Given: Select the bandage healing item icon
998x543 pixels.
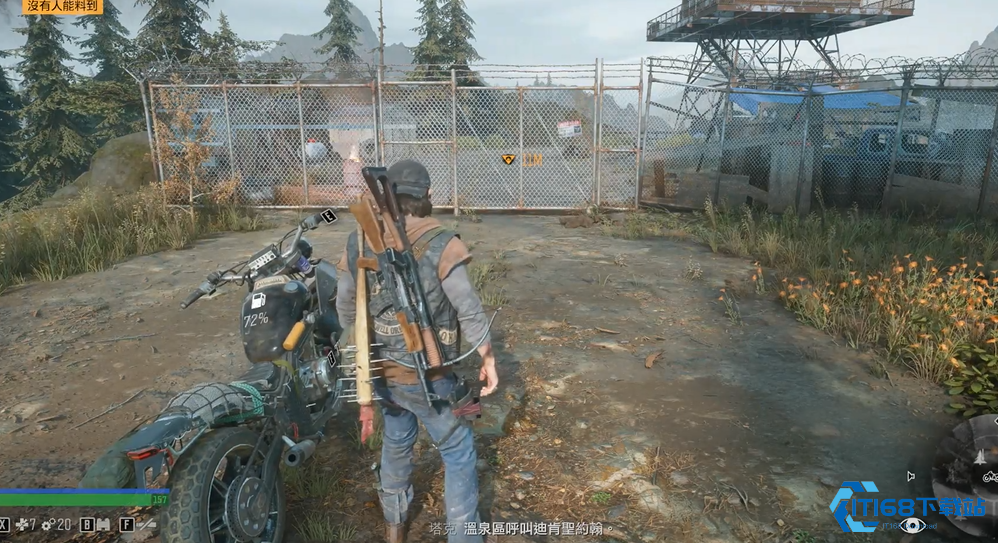Looking at the screenshot, I should click(x=21, y=524).
